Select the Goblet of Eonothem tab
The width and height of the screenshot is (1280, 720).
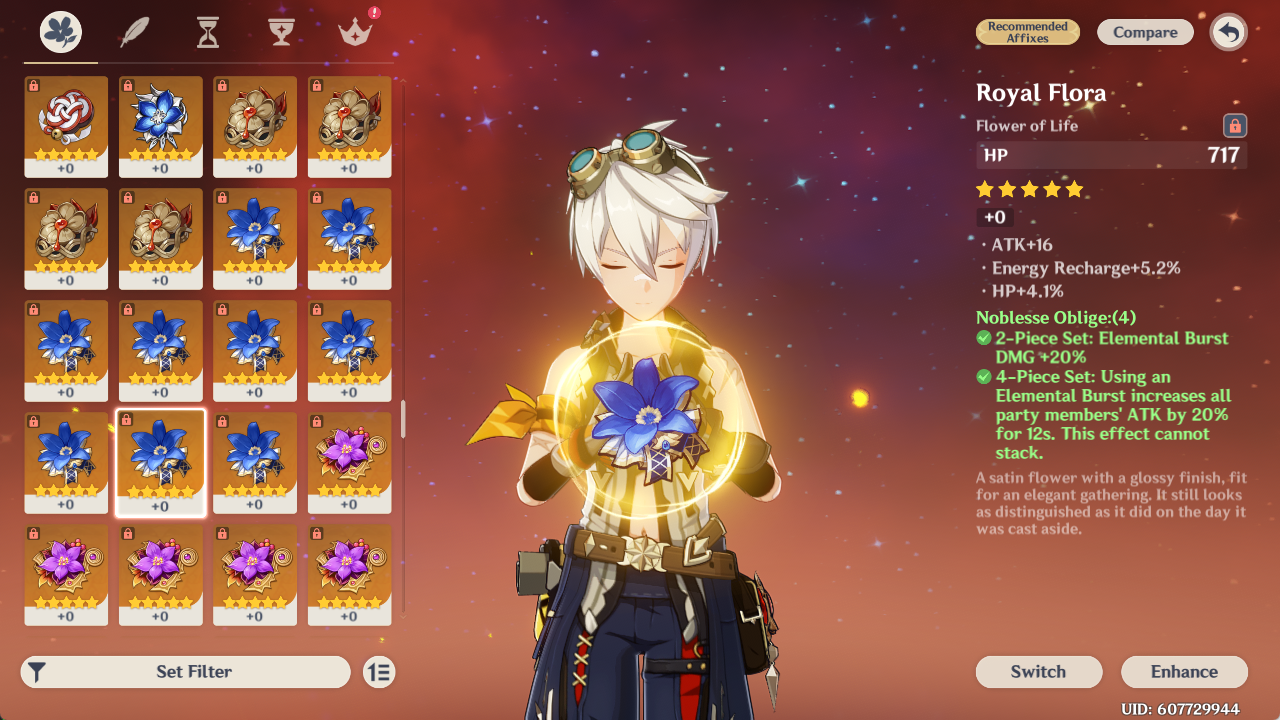pyautogui.click(x=281, y=33)
